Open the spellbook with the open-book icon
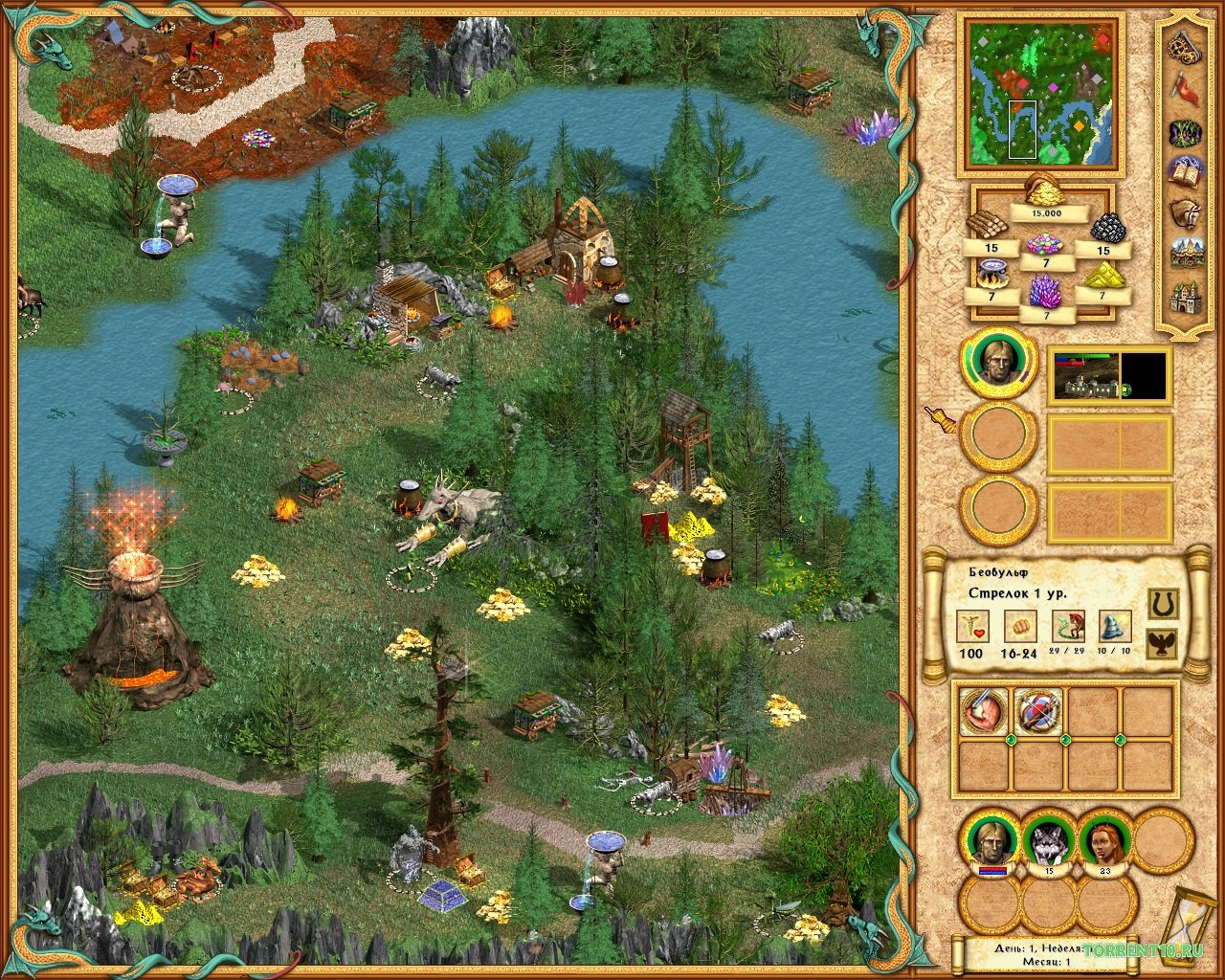Screen dimensions: 1225x980 [x=1187, y=172]
